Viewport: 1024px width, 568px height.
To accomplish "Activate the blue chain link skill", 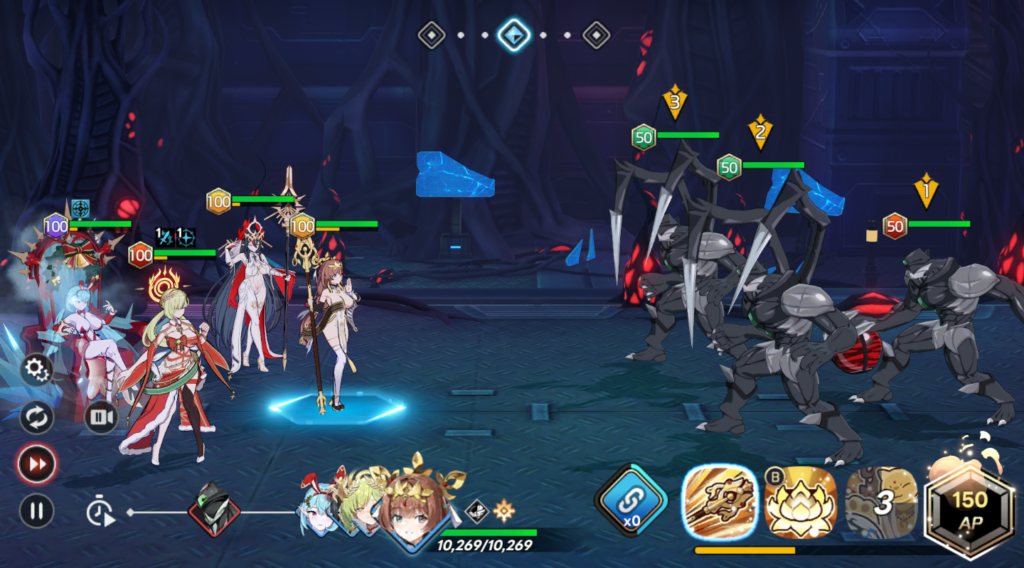I will pos(632,500).
